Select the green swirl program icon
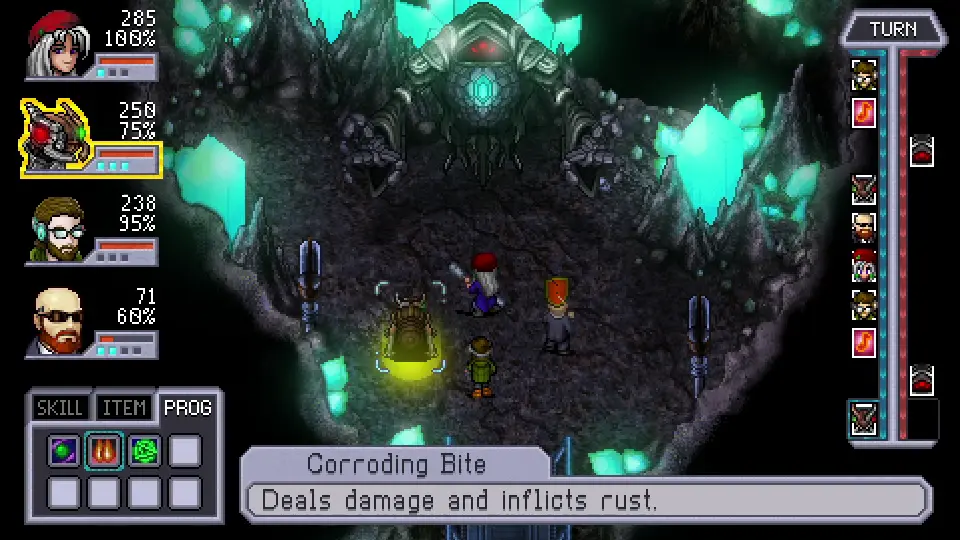 point(144,452)
